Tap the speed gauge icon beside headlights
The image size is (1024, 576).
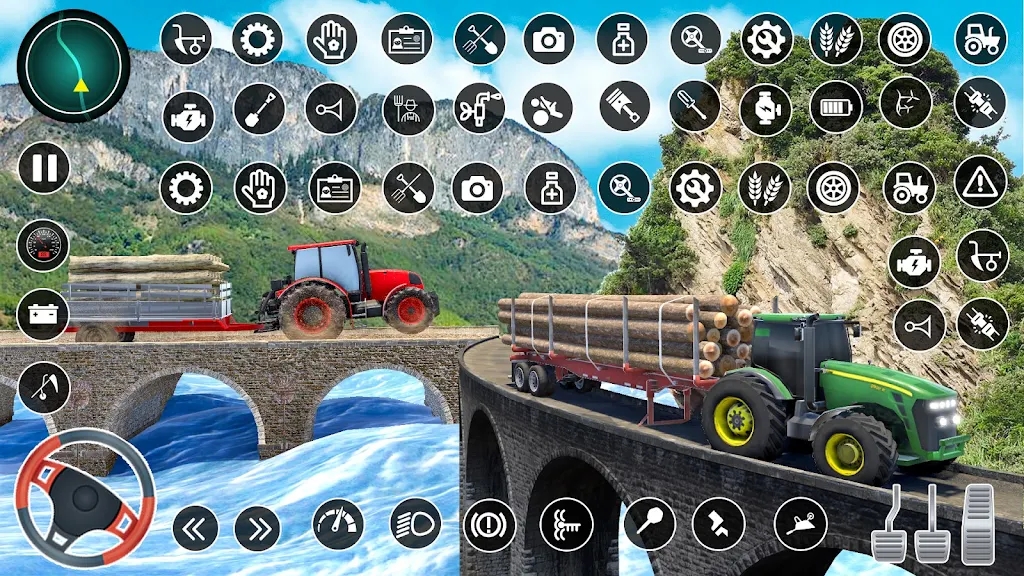(x=338, y=525)
